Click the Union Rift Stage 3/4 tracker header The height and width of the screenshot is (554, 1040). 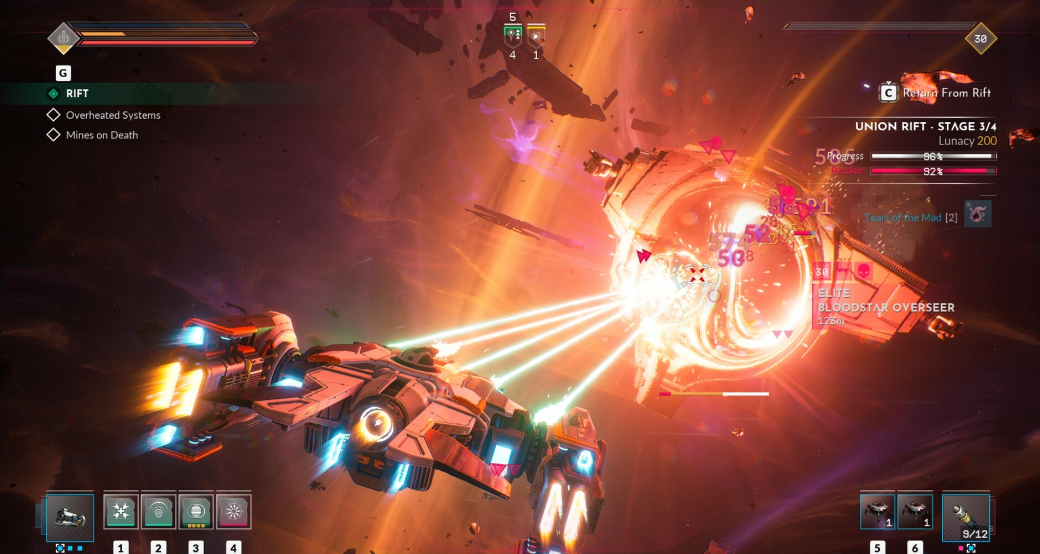(925, 127)
